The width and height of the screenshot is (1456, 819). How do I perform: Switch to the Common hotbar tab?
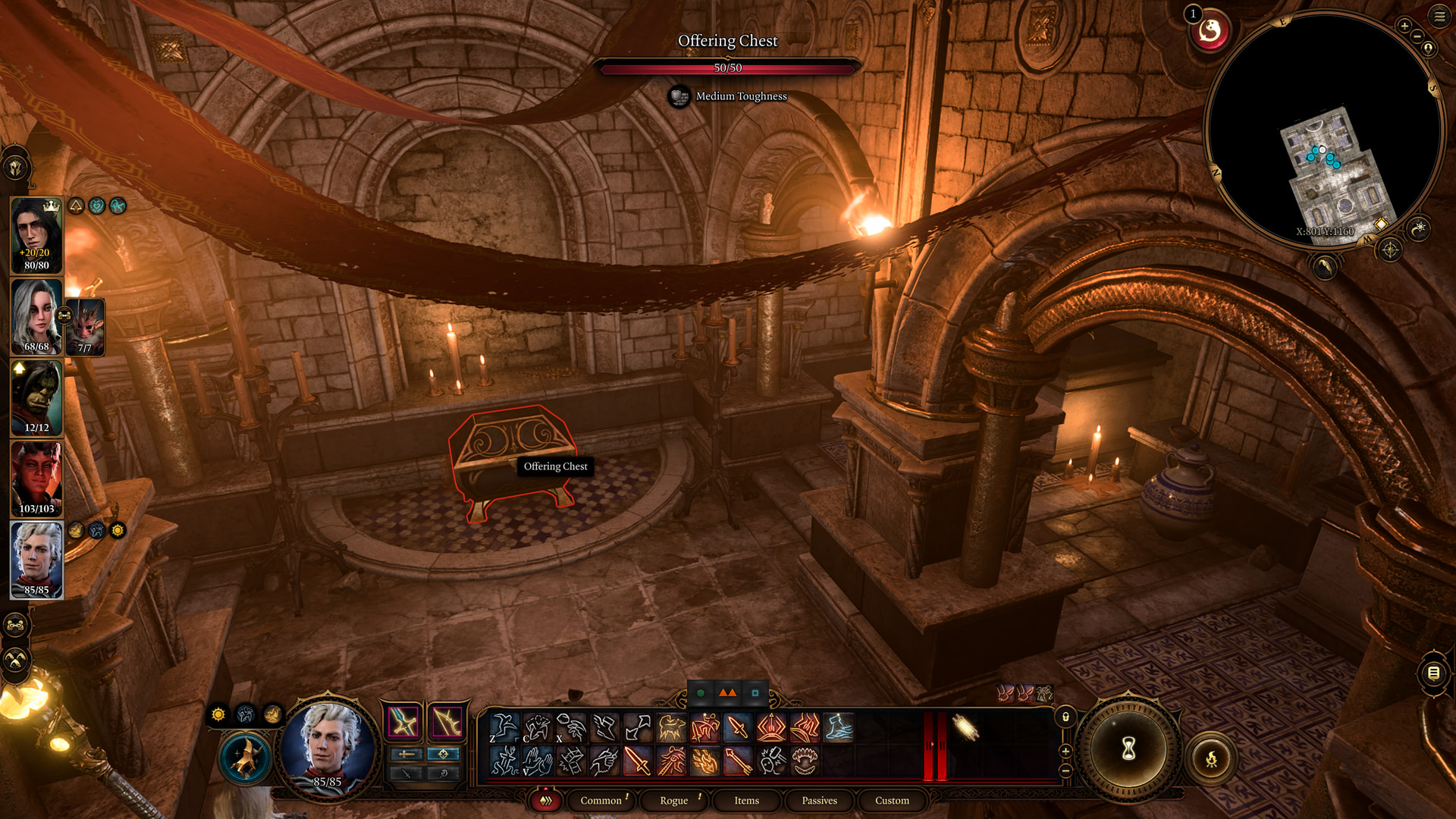601,801
